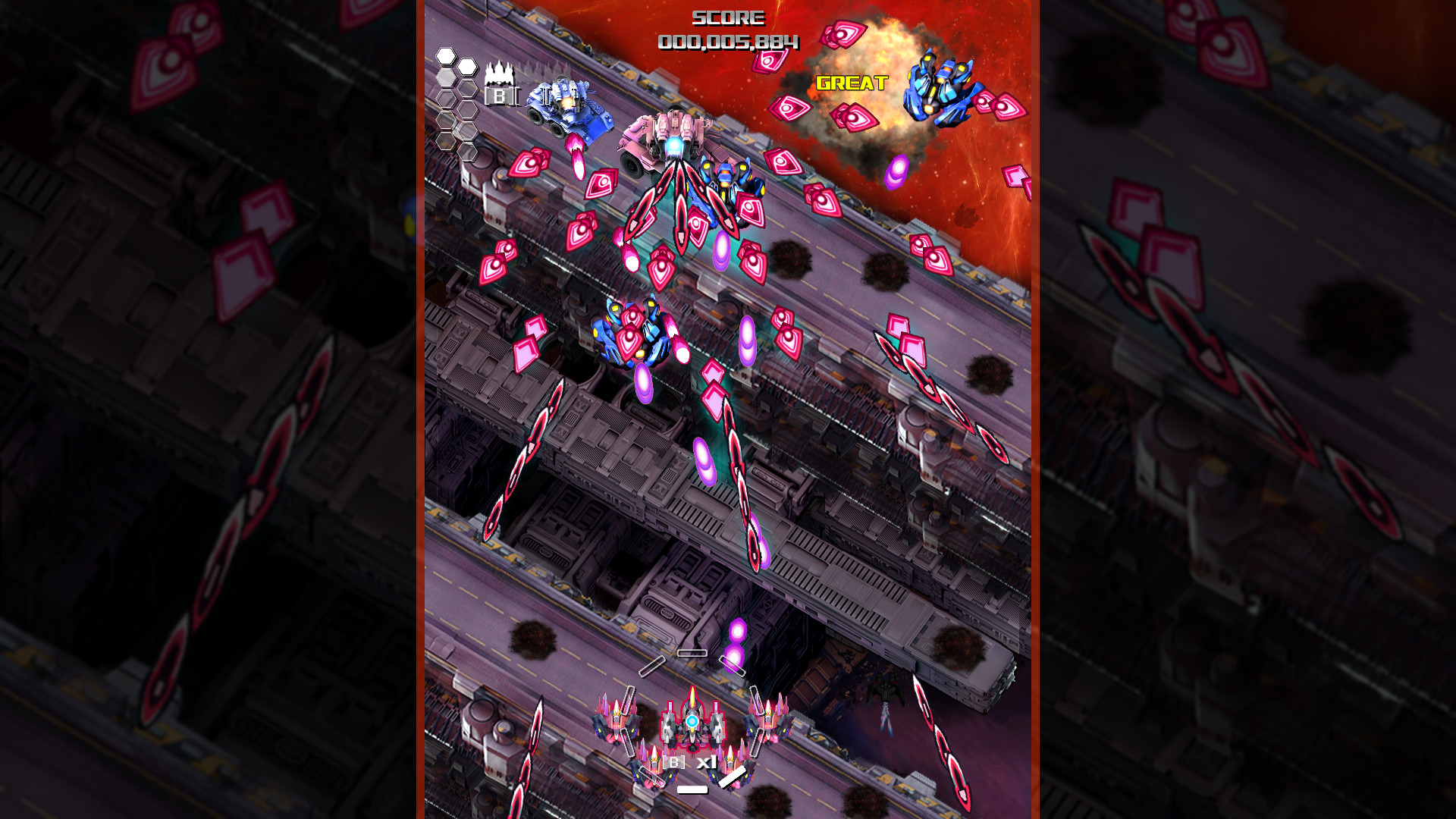Image resolution: width=1456 pixels, height=819 pixels.
Task: Click the x1 bomb multiplier label
Action: click(707, 762)
